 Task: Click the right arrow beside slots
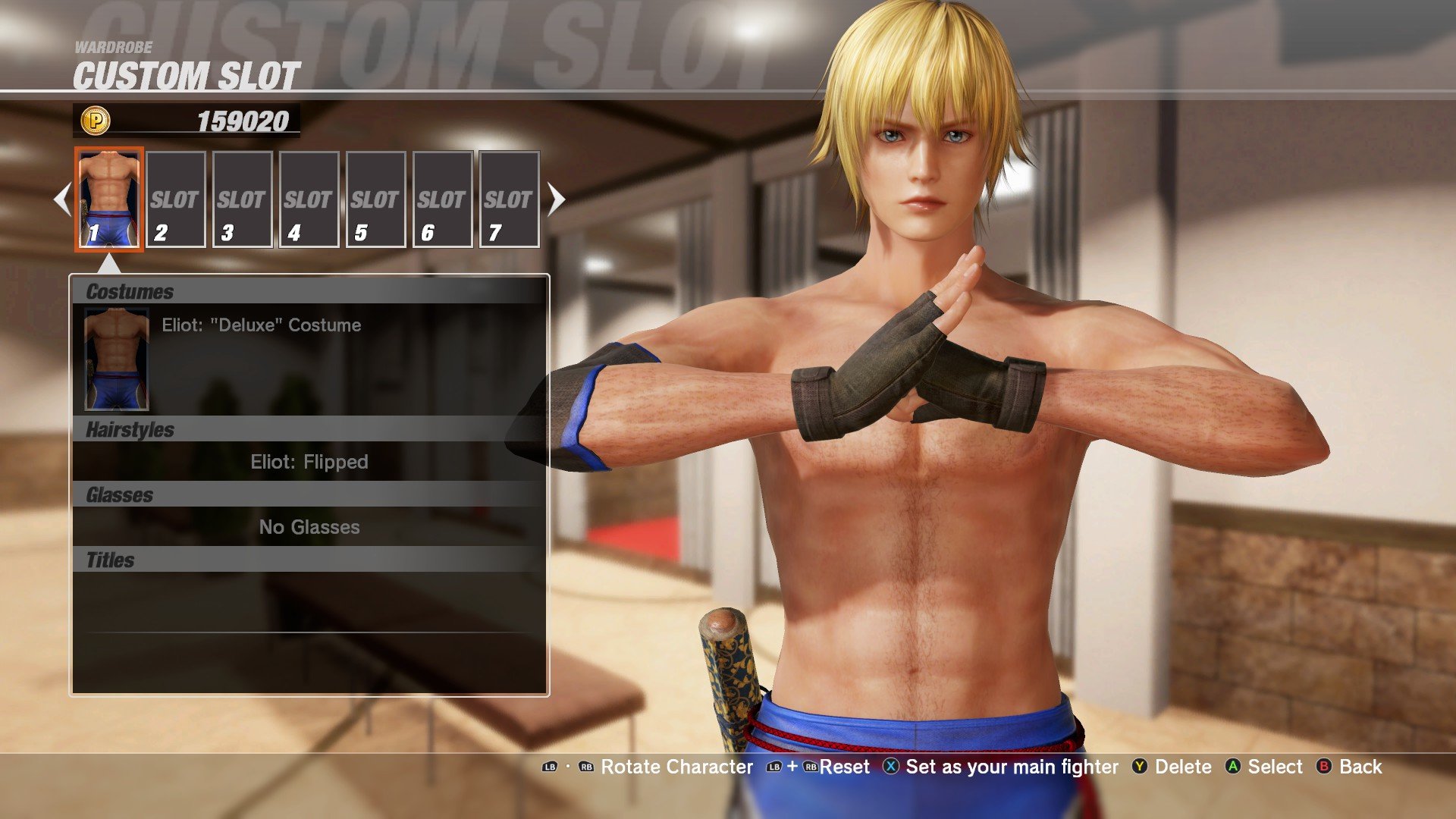click(557, 199)
